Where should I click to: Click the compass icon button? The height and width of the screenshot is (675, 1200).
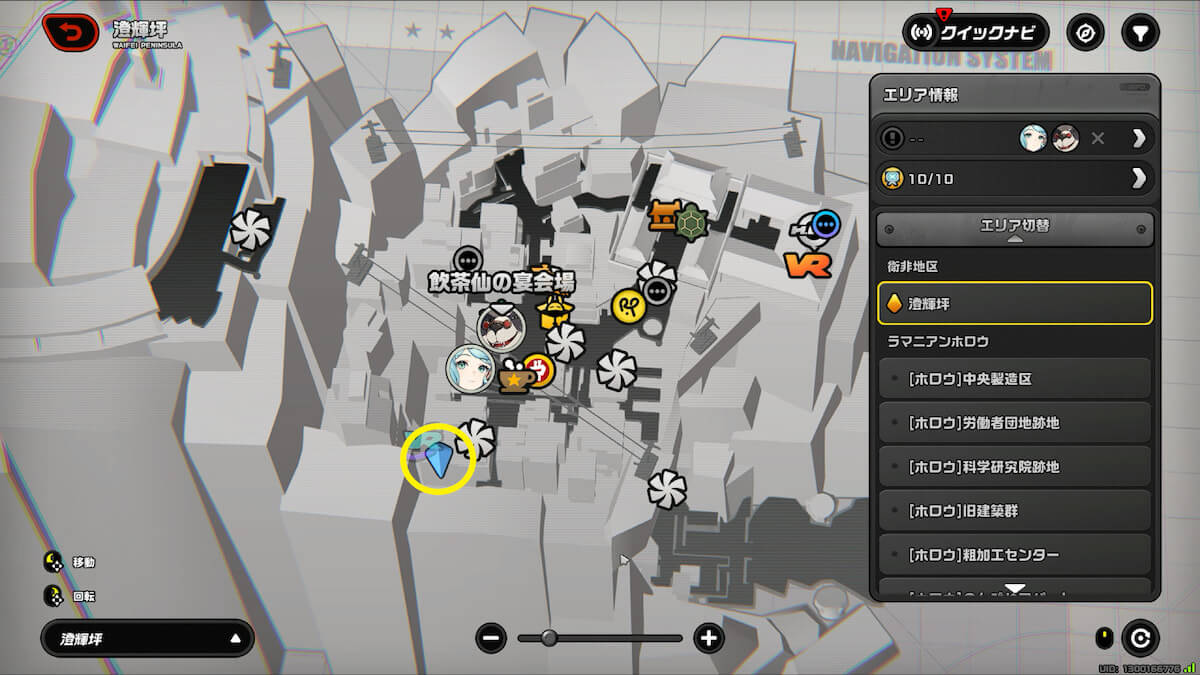pos(1085,32)
